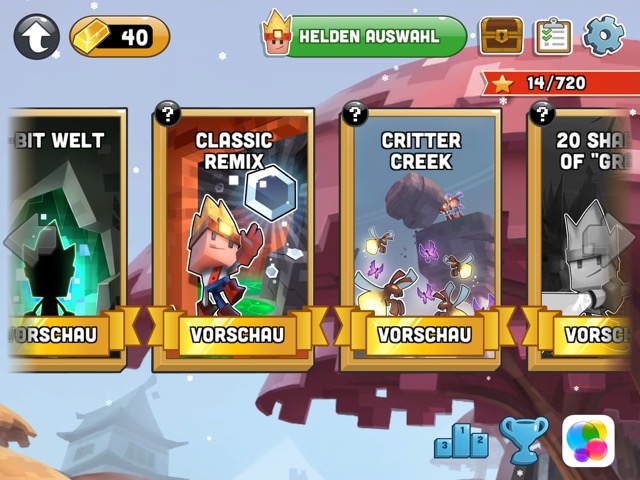Select the Bit Welt level card
Viewport: 640px width, 480px height.
pos(62,220)
